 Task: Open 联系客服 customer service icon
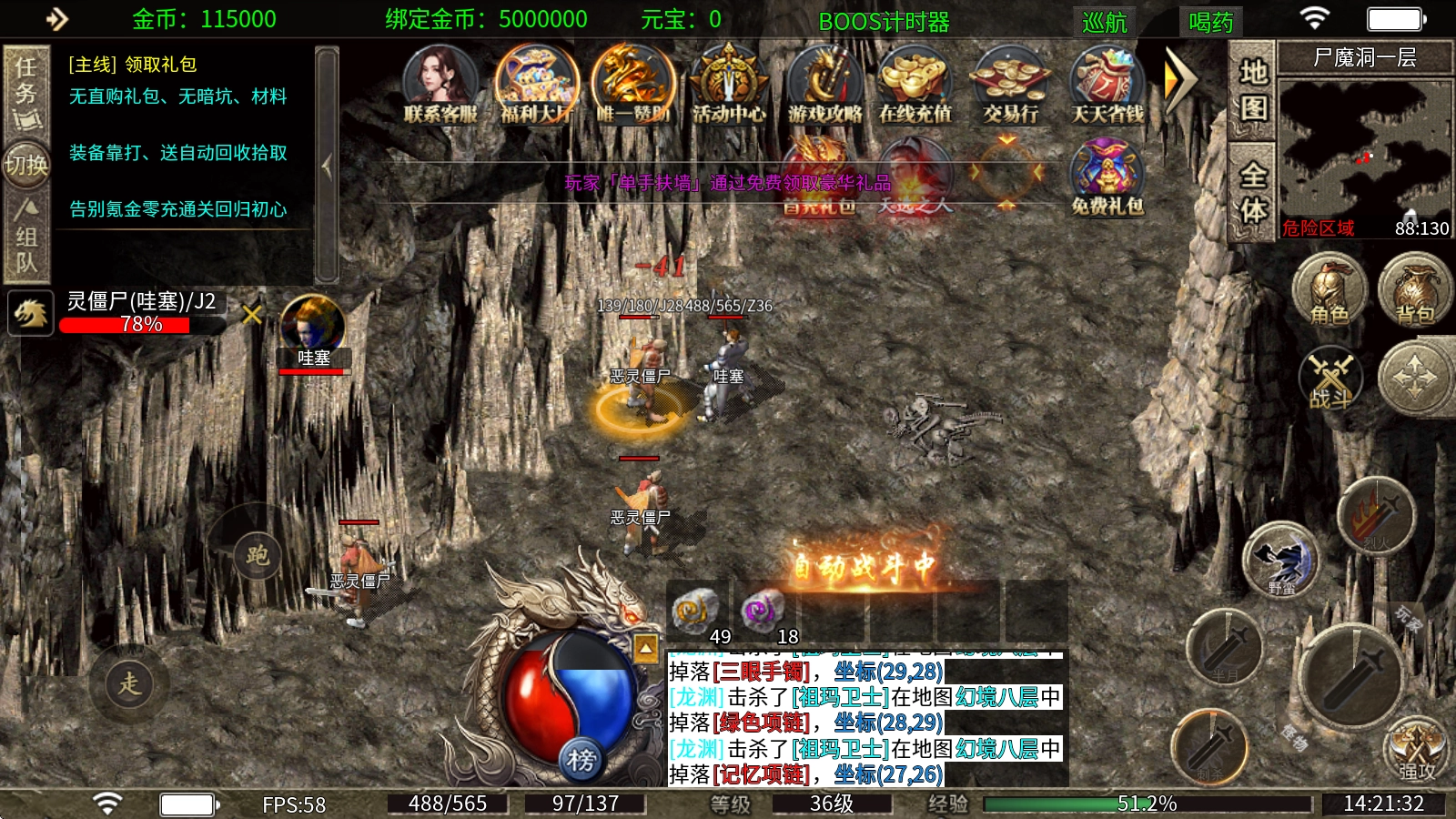(440, 83)
